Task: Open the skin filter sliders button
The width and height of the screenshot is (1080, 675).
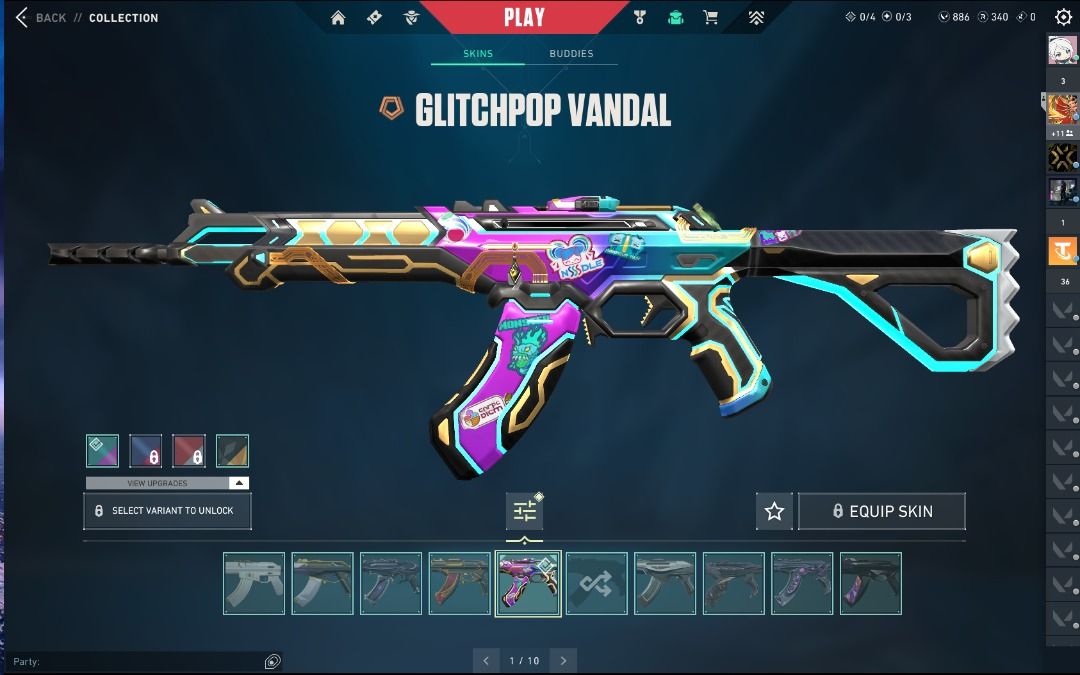Action: click(525, 511)
